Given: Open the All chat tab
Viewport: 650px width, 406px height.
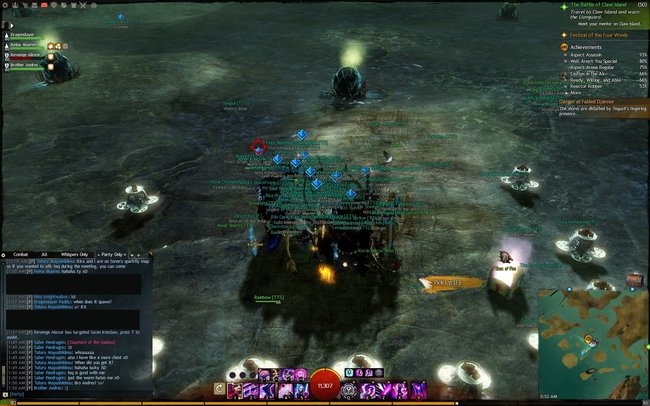Looking at the screenshot, I should tap(44, 254).
